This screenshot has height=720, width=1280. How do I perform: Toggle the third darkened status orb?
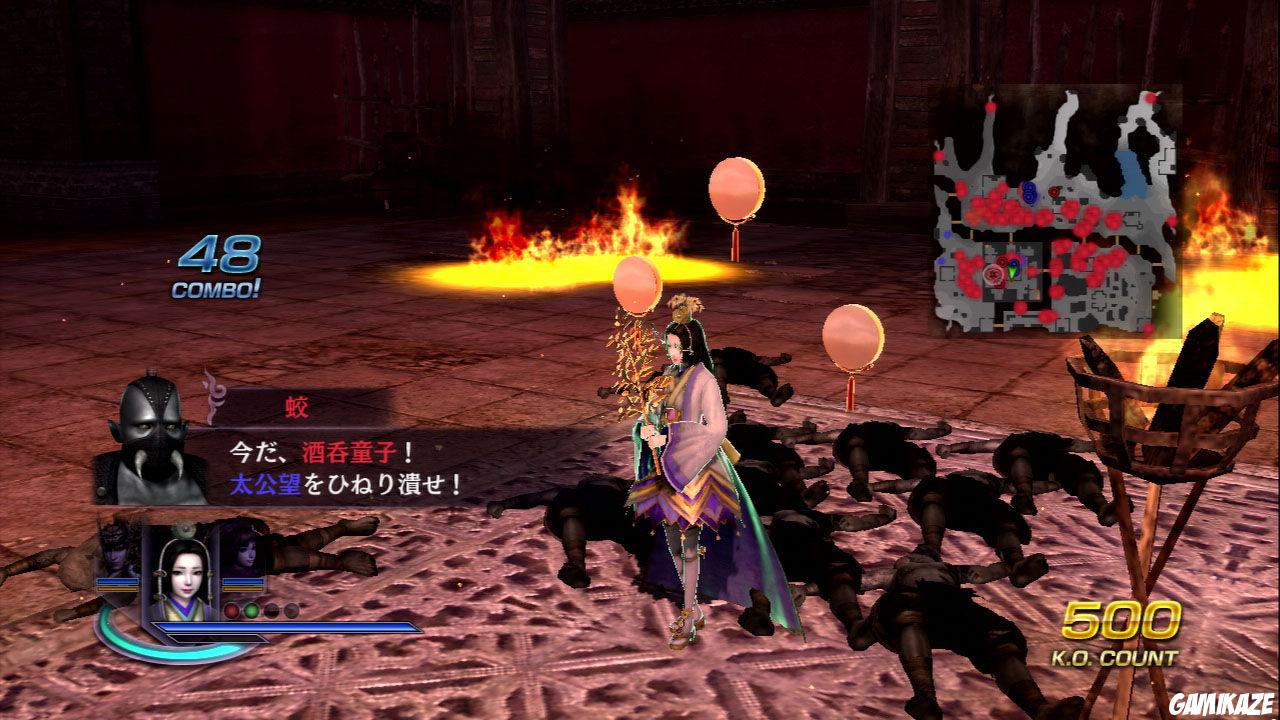(273, 612)
